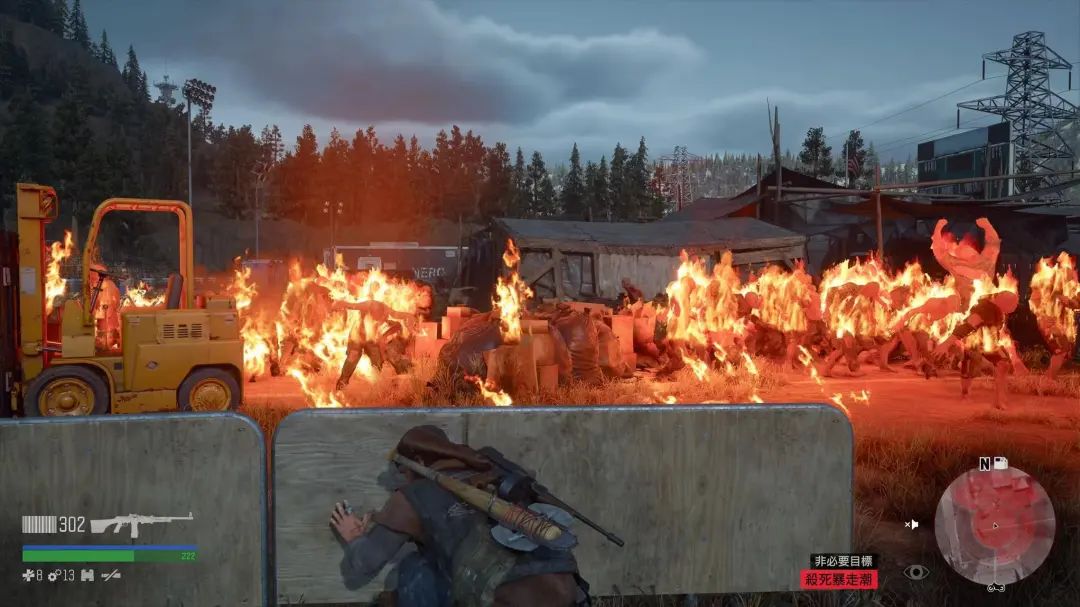This screenshot has height=607, width=1080.
Task: Select the 殺死暴走潮 objective tracker
Action: click(838, 579)
